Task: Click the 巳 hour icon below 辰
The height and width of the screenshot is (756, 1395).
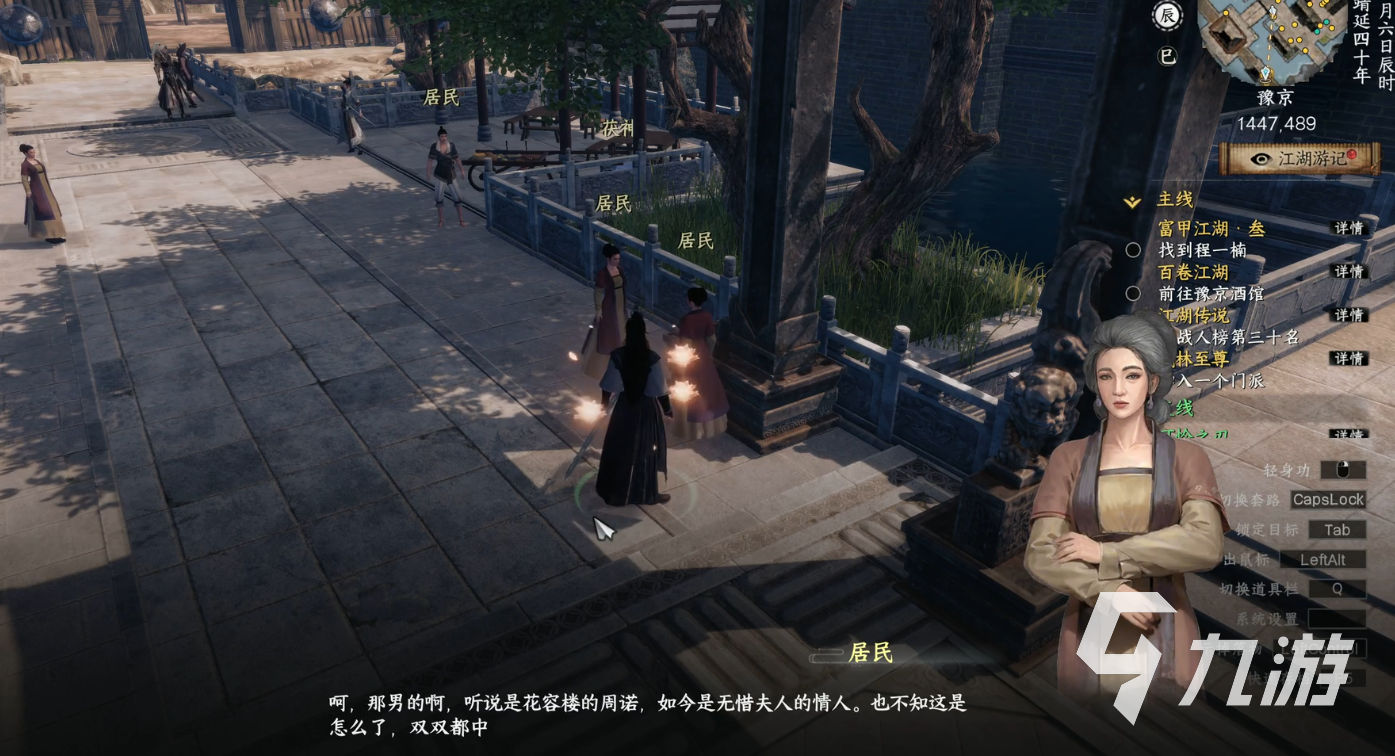Action: pos(1168,55)
